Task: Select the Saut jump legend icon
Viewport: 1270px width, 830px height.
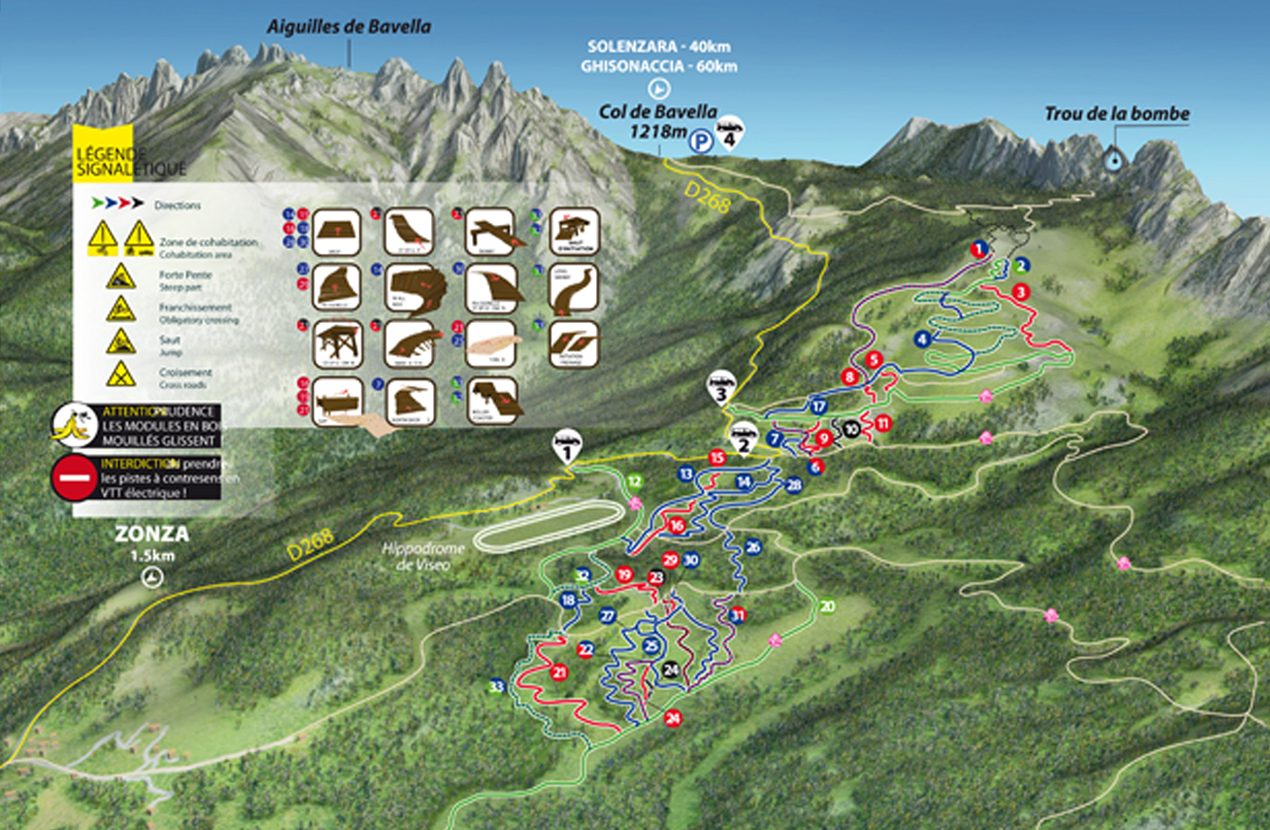Action: click(121, 341)
